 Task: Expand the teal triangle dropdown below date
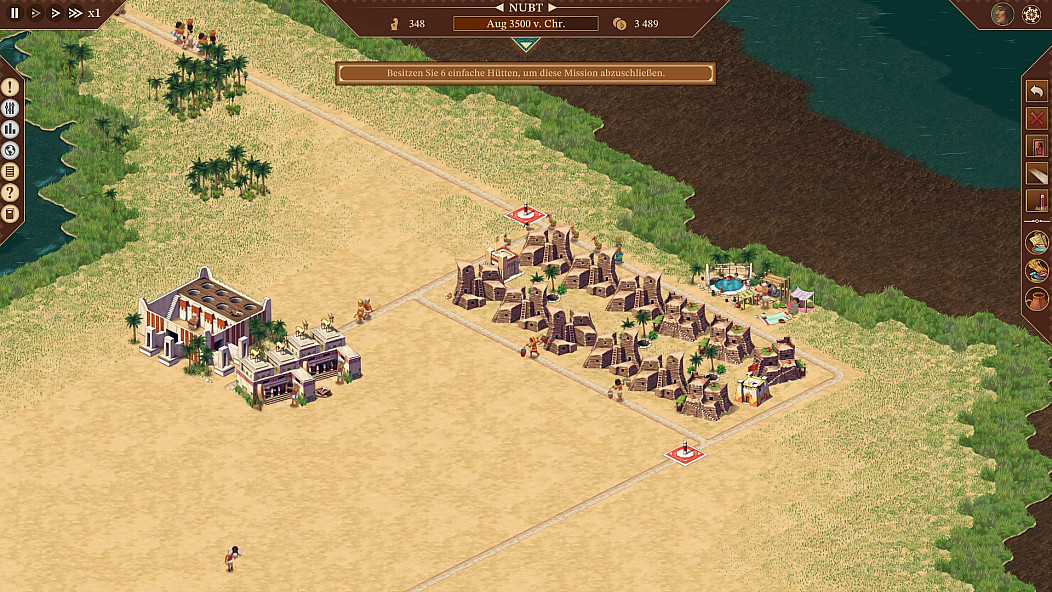pyautogui.click(x=526, y=44)
